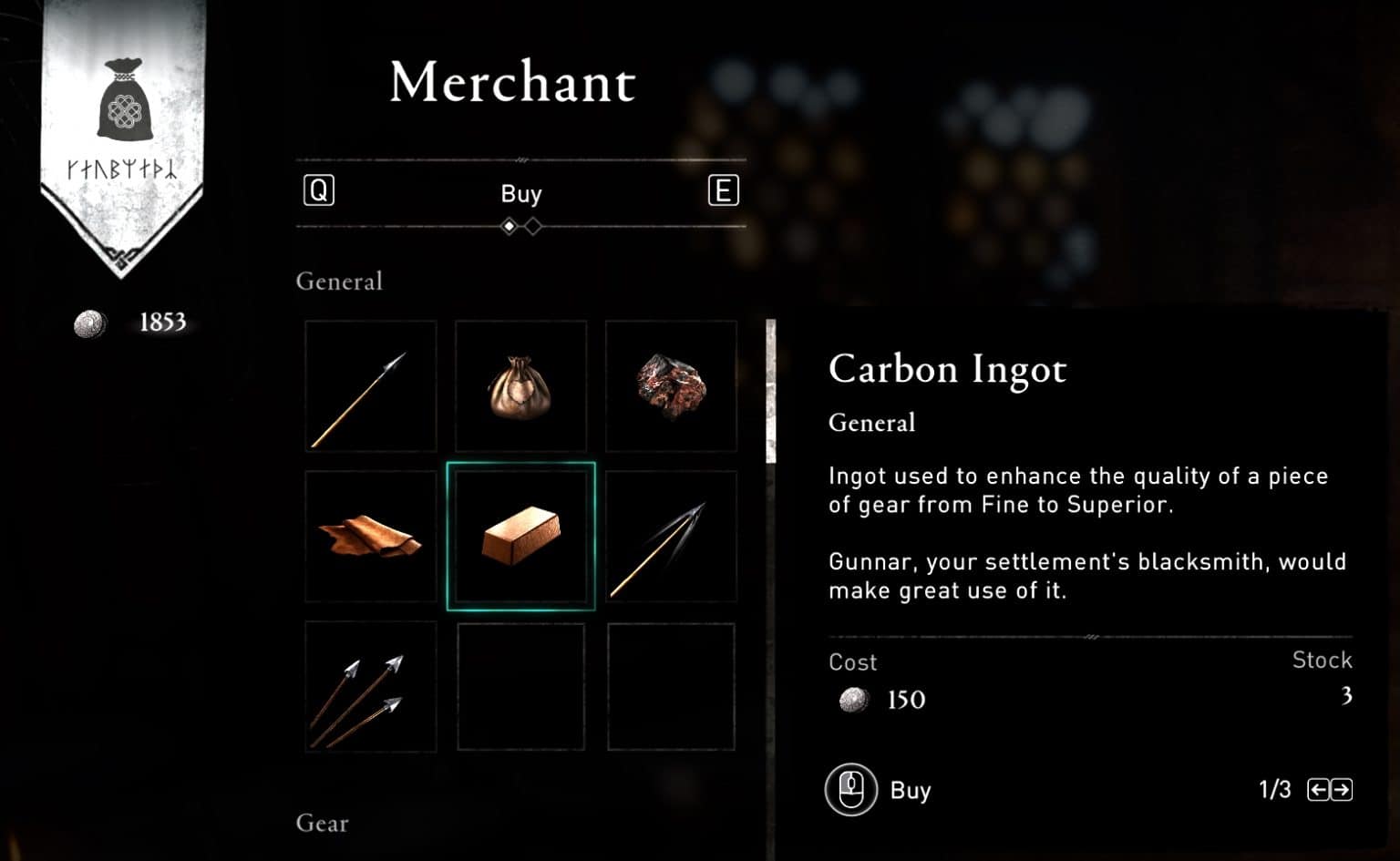
Task: Select the spear item in the merchant grid
Action: tap(370, 385)
